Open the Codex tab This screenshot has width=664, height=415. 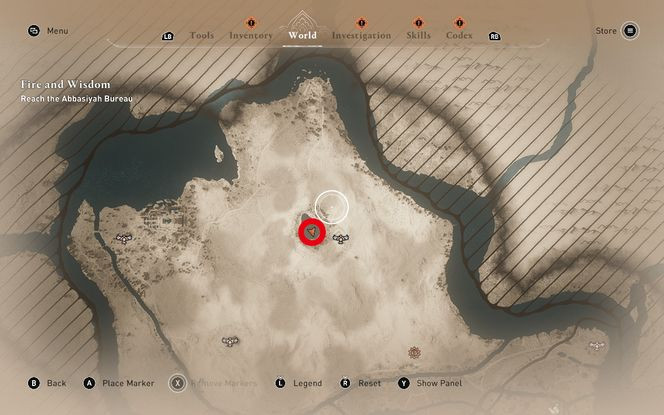pos(459,35)
